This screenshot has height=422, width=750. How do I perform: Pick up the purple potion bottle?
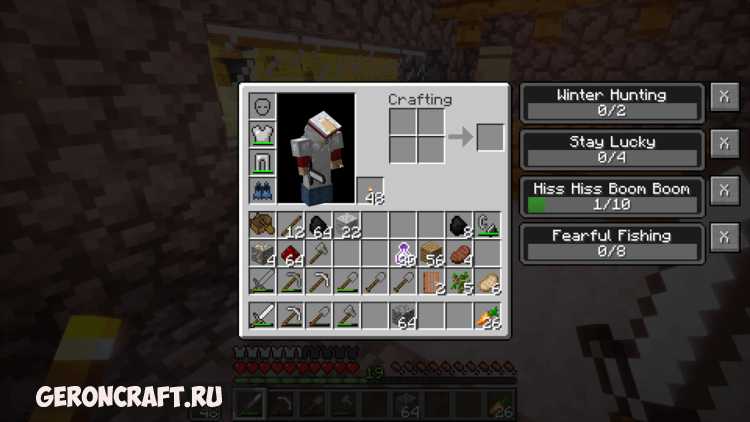(x=404, y=253)
